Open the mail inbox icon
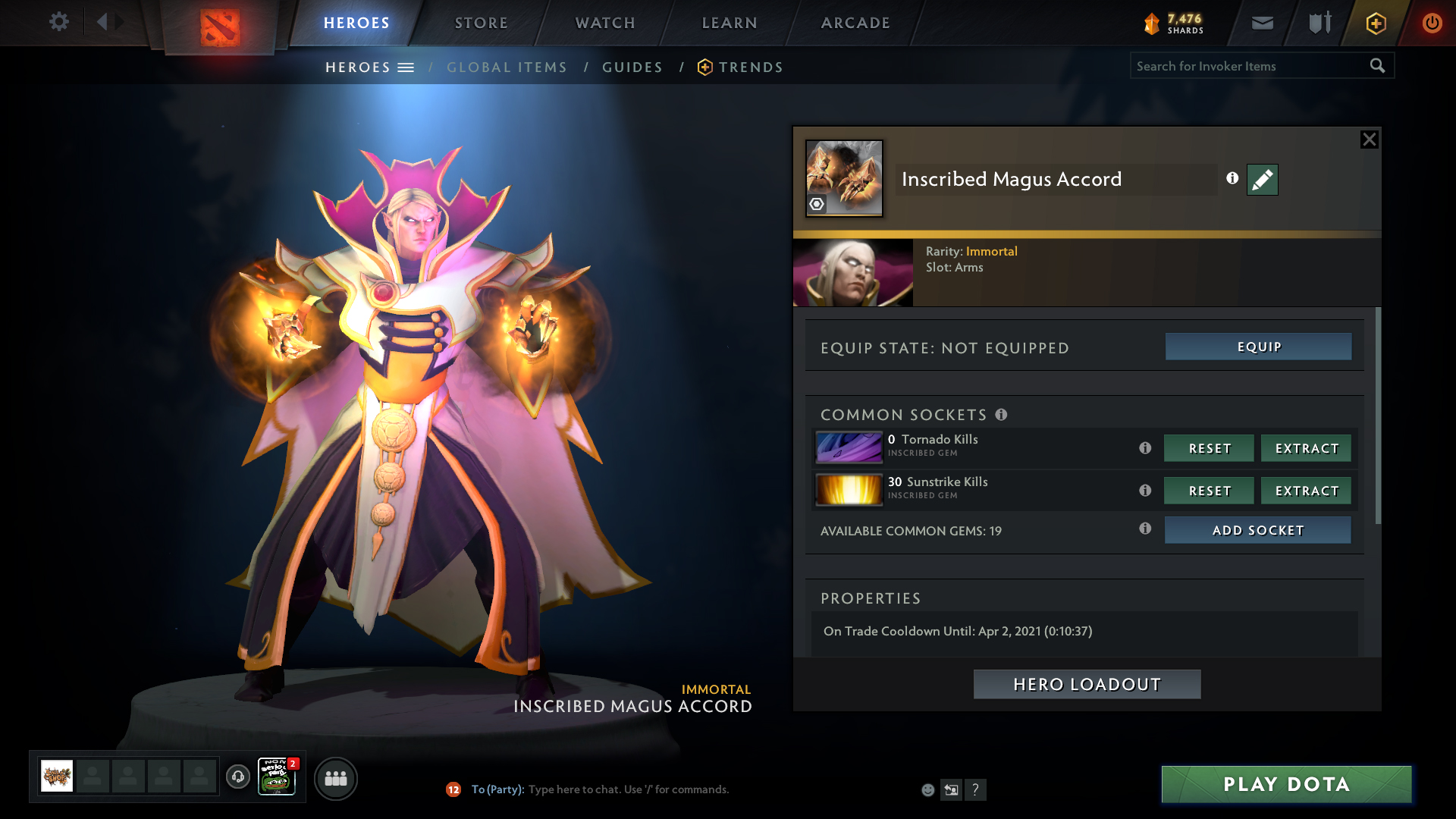 tap(1262, 23)
